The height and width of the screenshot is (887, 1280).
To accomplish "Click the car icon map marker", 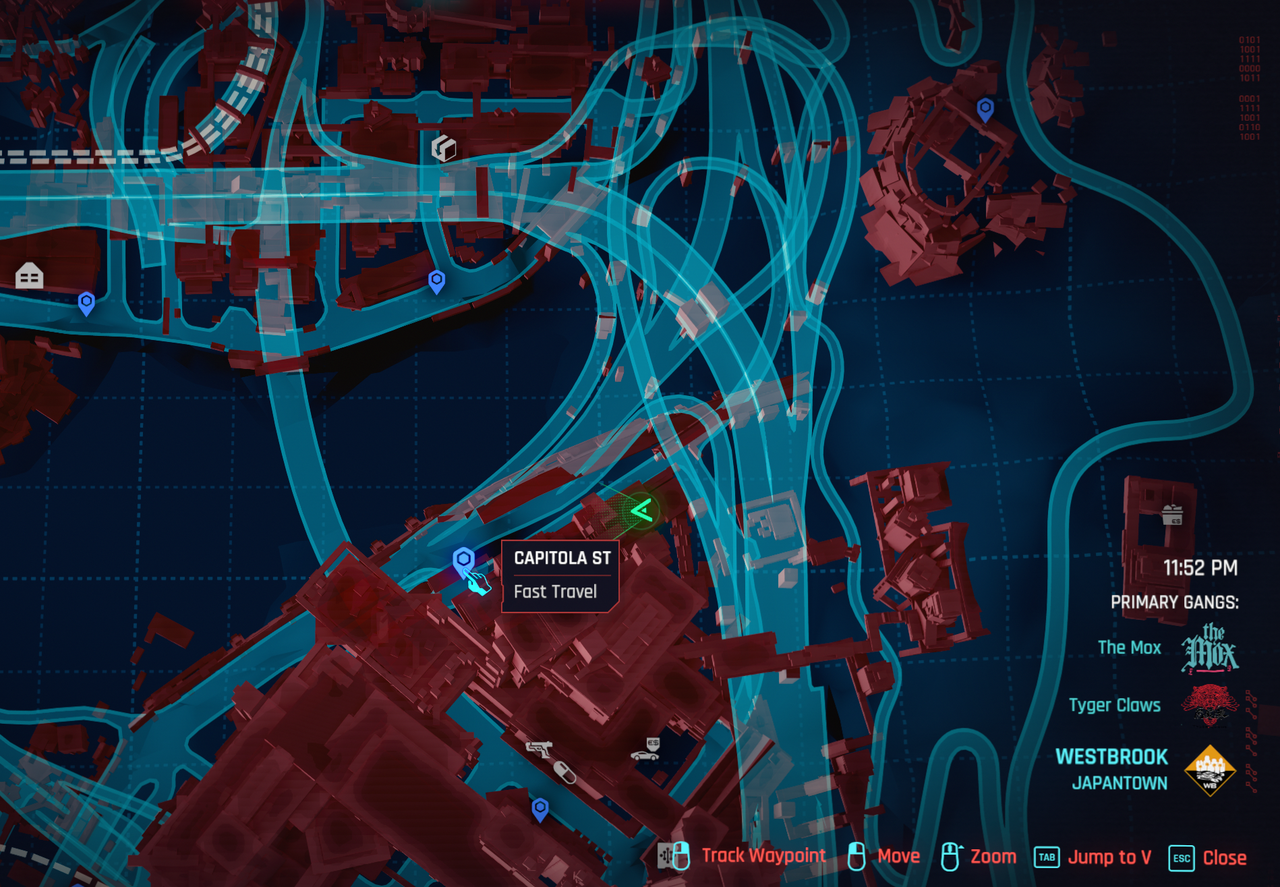I will point(644,754).
